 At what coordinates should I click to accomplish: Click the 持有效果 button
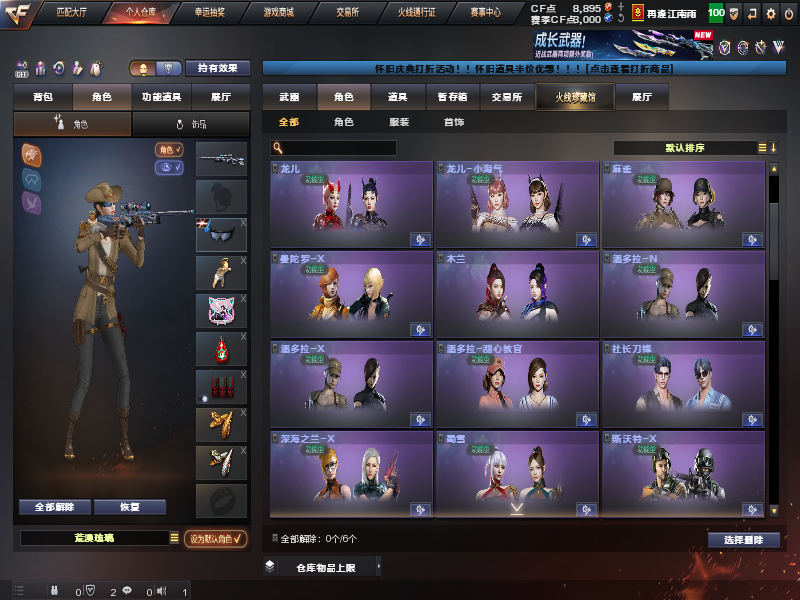coord(218,68)
